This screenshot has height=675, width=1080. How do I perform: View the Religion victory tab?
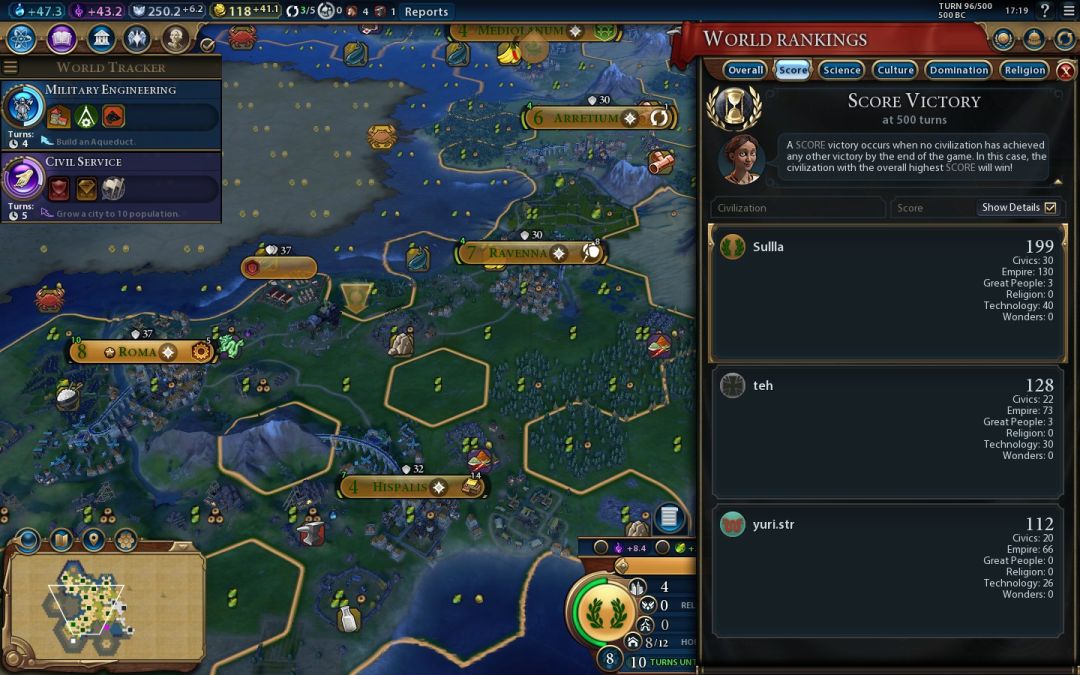point(1024,70)
